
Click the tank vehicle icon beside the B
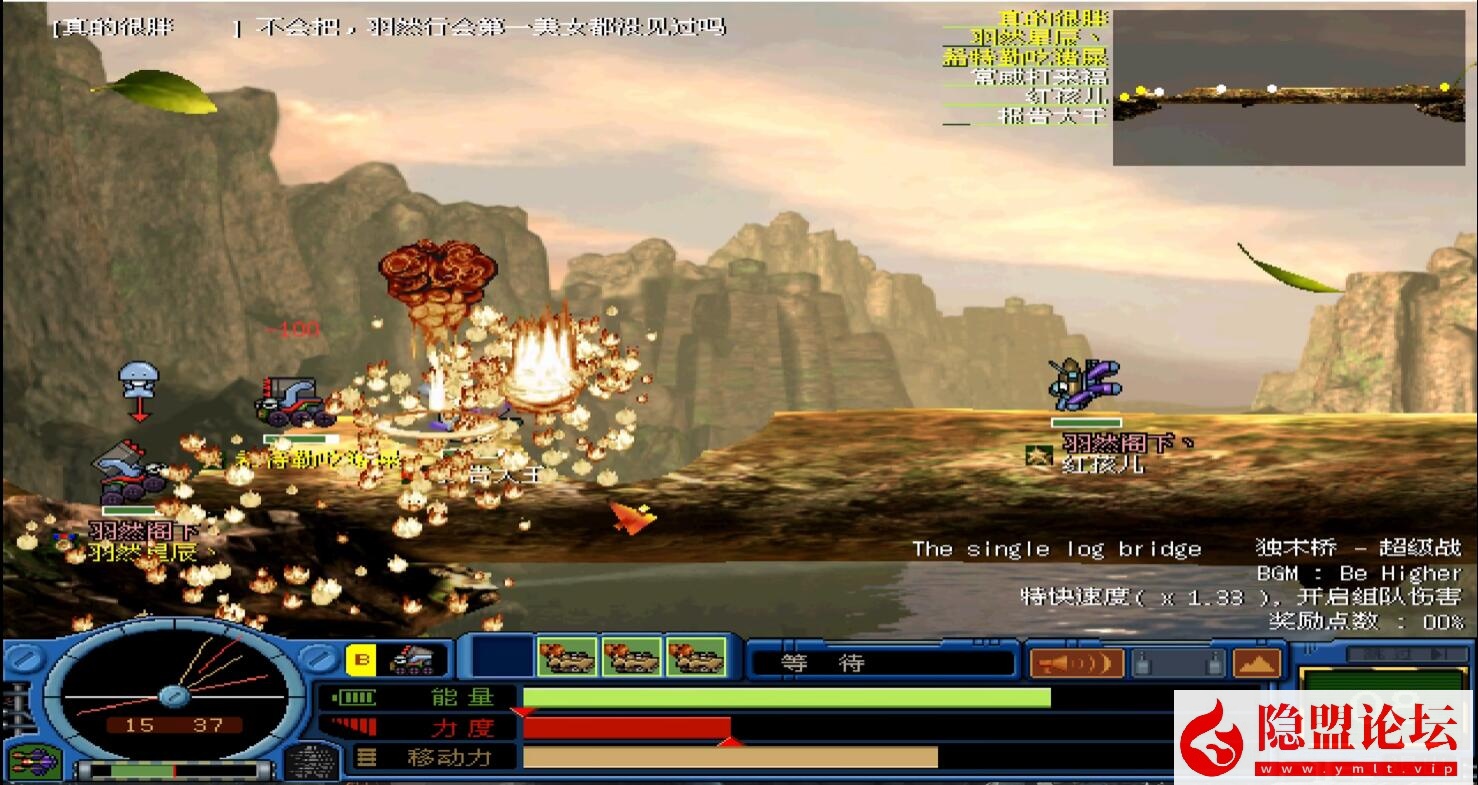[411, 660]
